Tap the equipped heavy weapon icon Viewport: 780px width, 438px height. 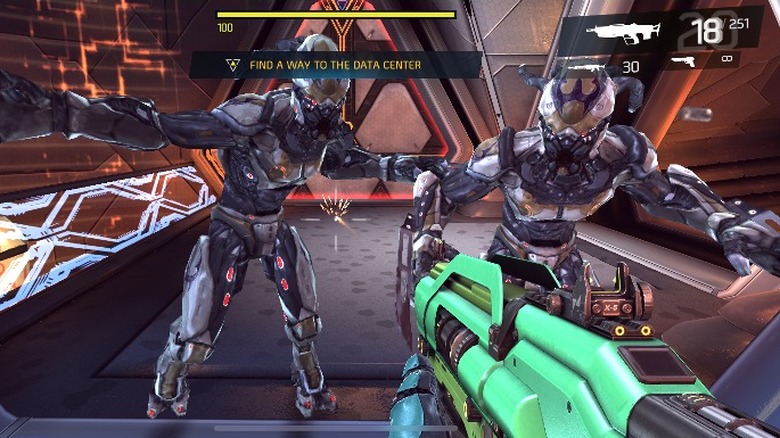click(622, 31)
